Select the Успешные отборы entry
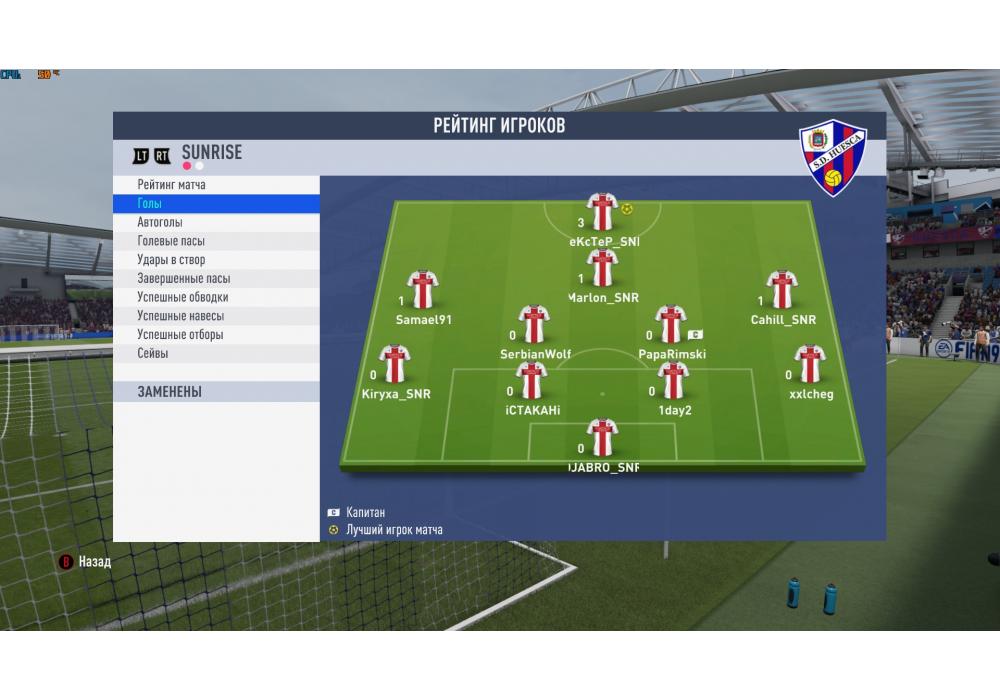Screen dimensions: 1000x700 pyautogui.click(x=180, y=335)
